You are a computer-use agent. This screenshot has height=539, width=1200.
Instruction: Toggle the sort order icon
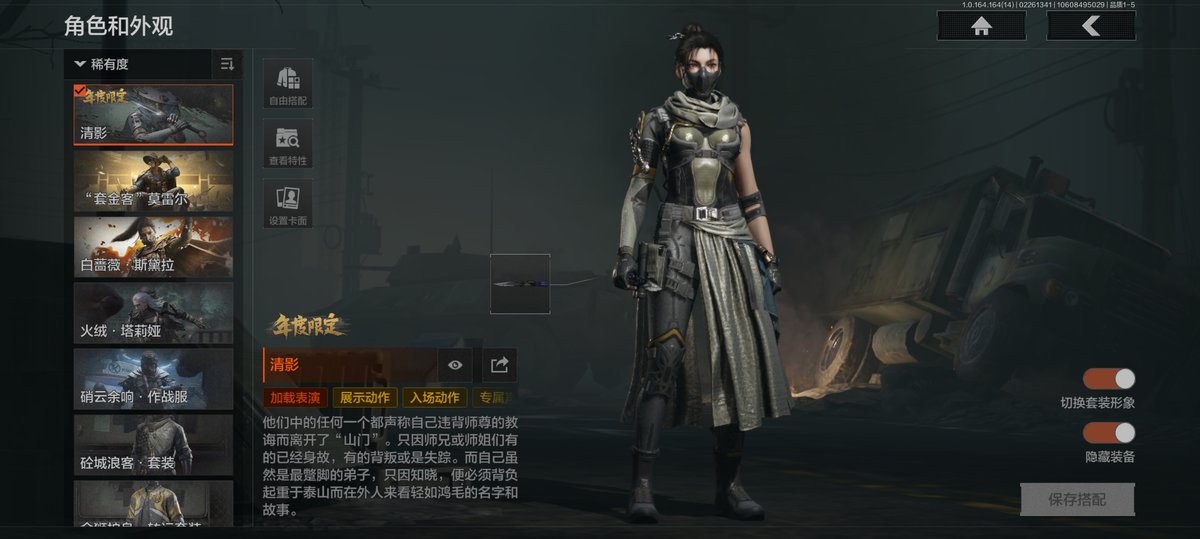227,64
